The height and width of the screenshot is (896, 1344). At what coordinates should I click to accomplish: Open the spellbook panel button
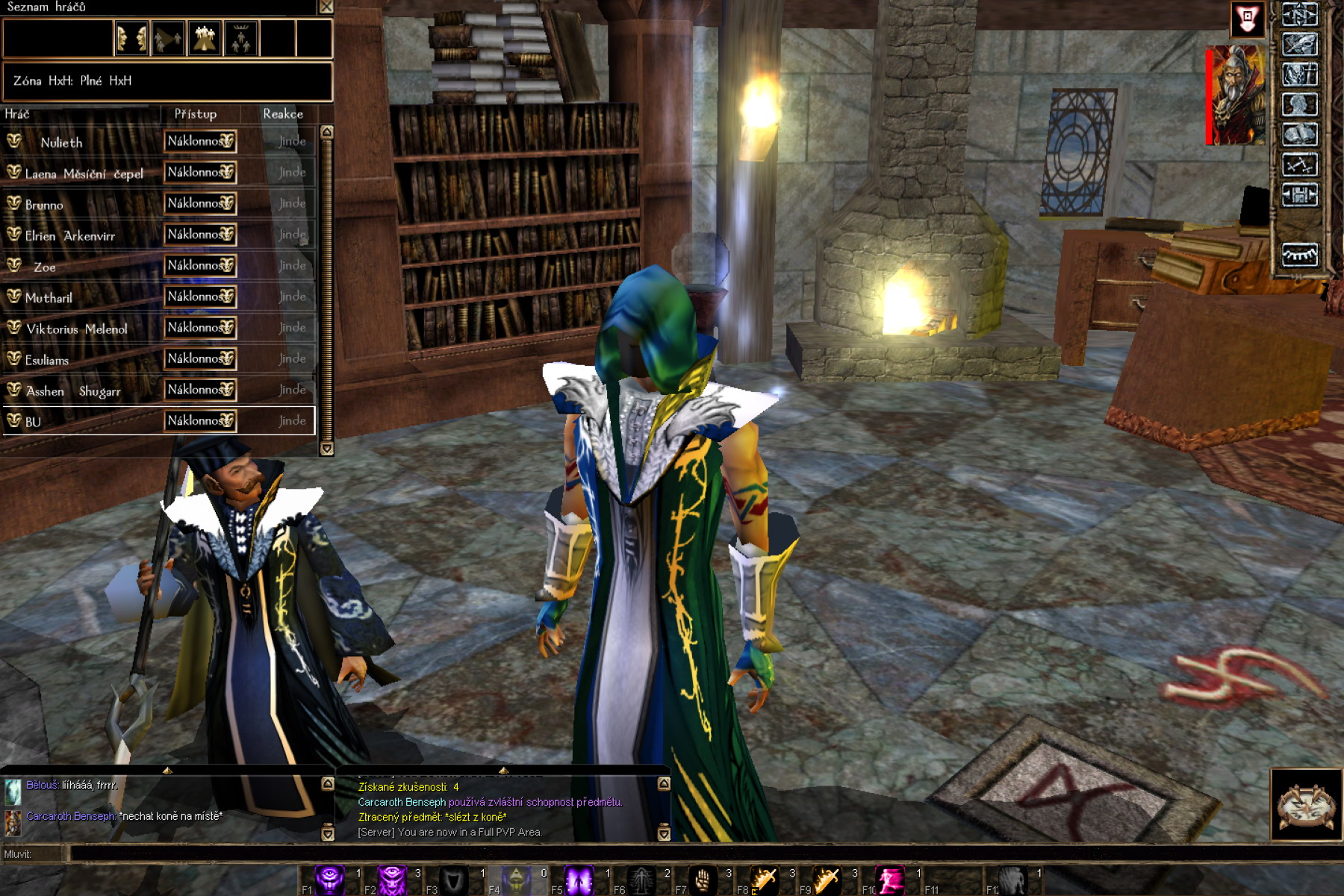coord(1299,135)
